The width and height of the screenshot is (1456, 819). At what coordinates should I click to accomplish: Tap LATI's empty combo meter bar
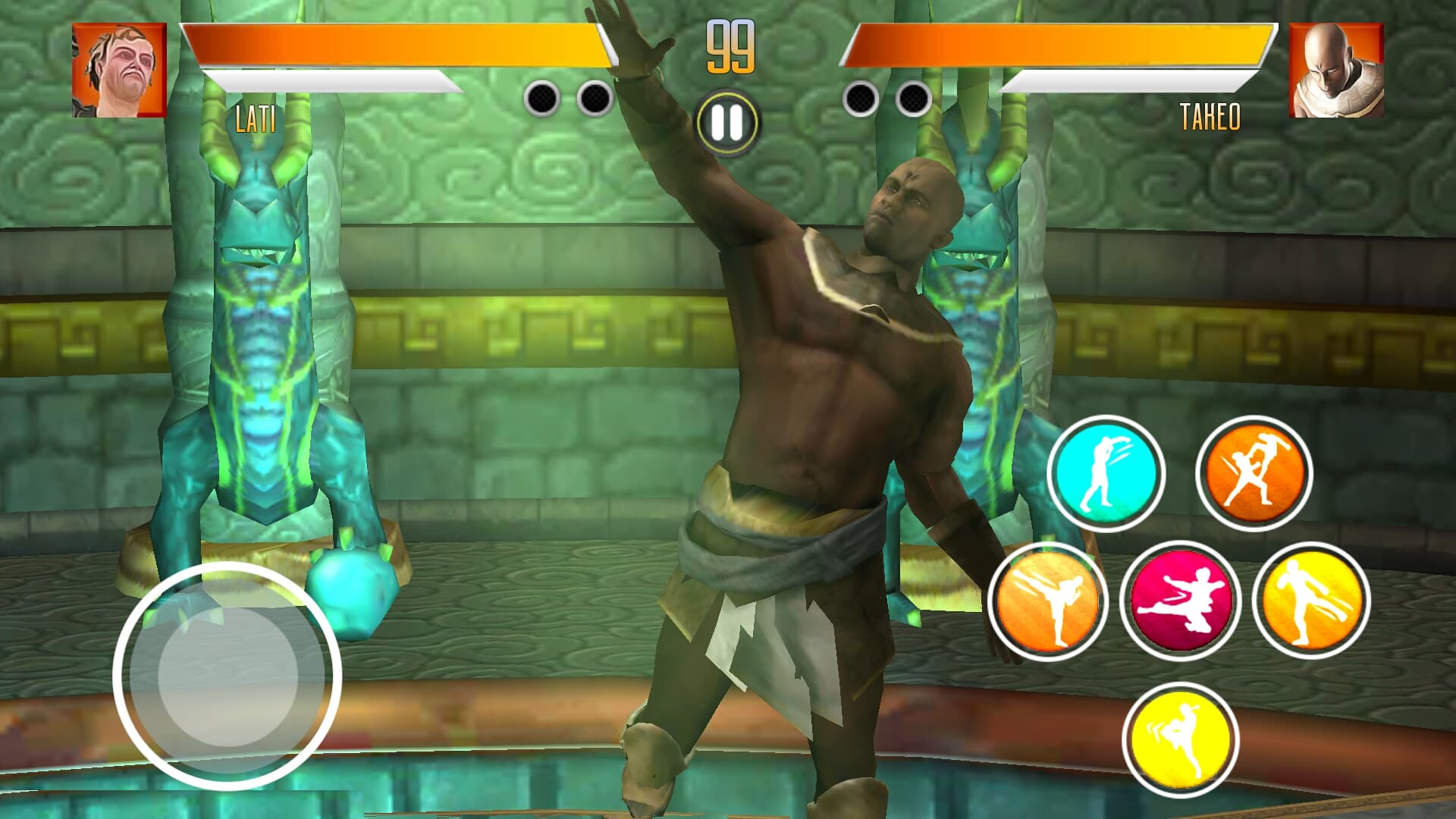[334, 78]
